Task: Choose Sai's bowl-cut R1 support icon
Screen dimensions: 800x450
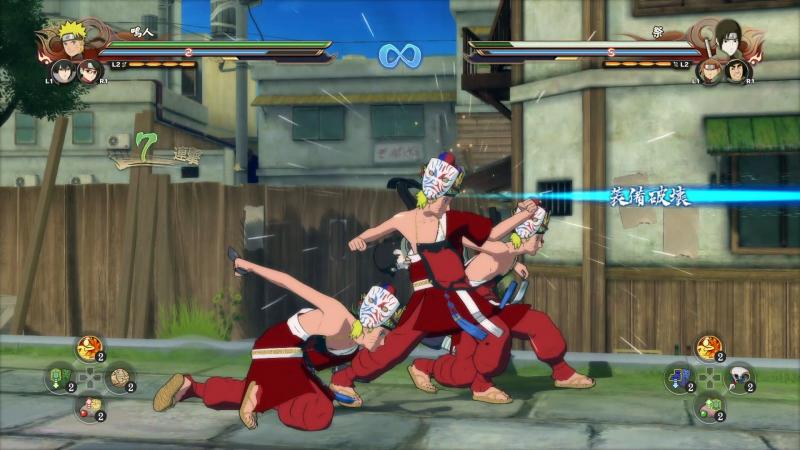Action: tap(737, 72)
